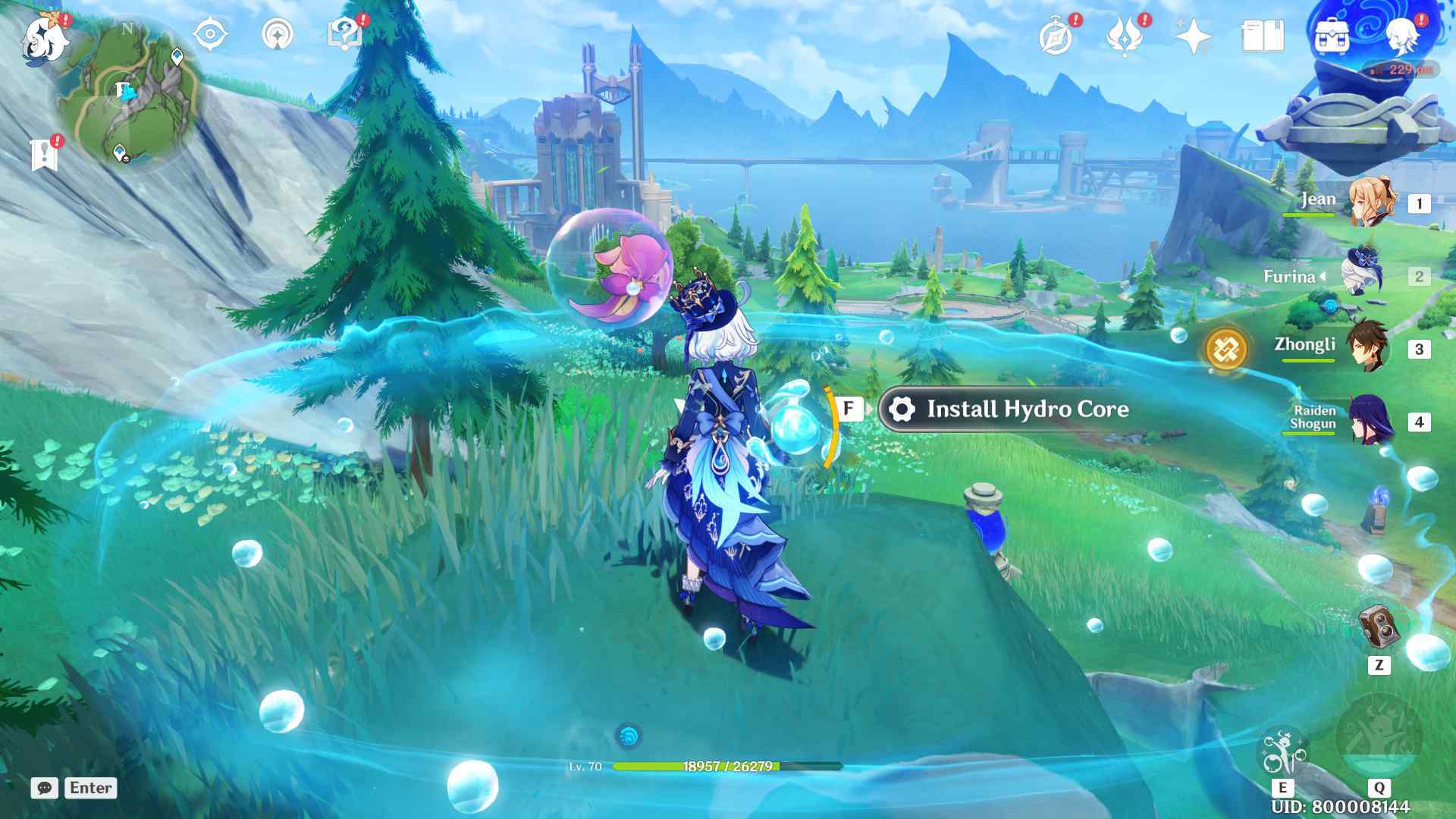Open the tutorial question-mark icon
This screenshot has height=819, width=1456.
[344, 35]
